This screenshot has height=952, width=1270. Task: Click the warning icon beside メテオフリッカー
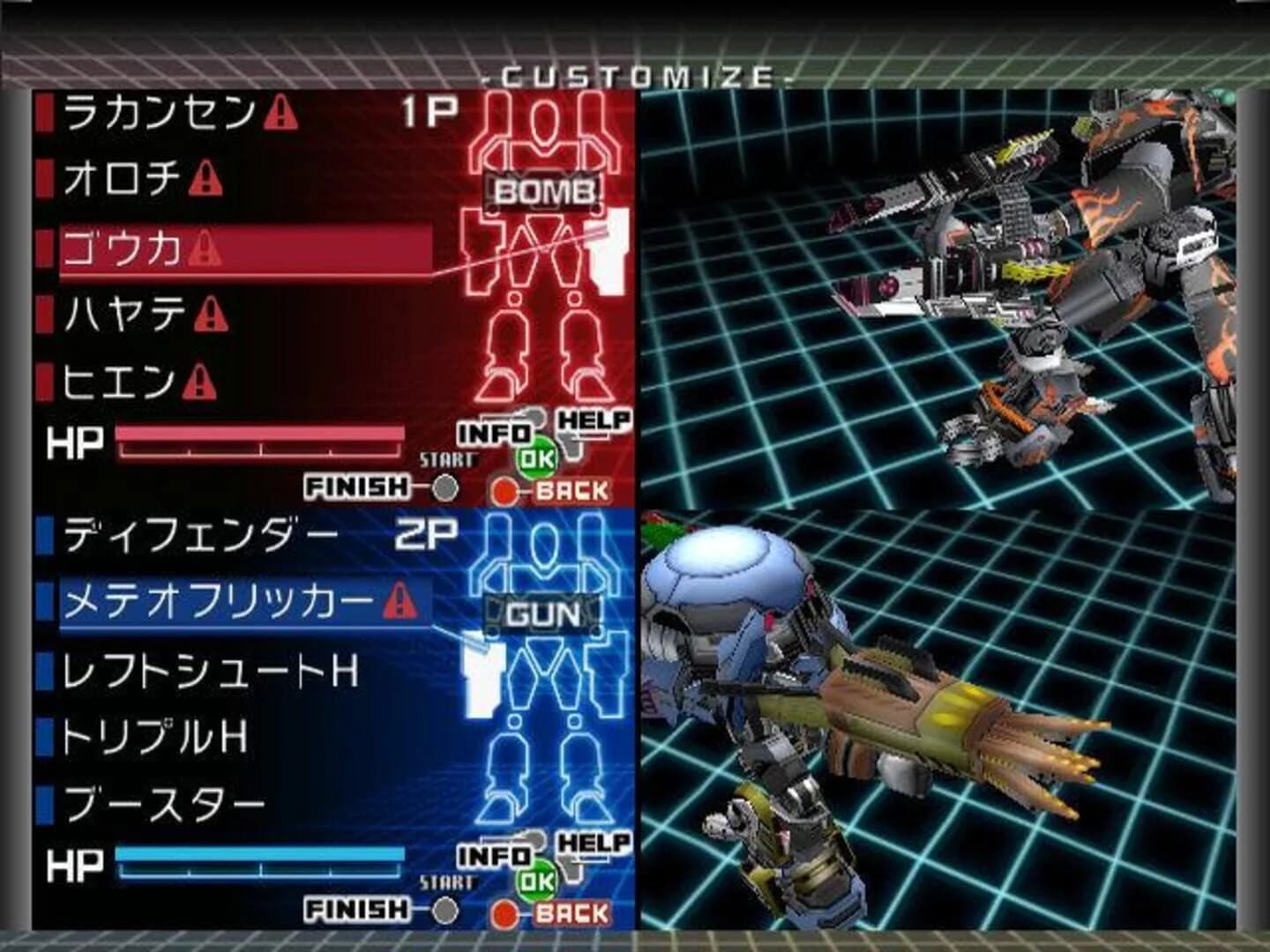tap(398, 600)
